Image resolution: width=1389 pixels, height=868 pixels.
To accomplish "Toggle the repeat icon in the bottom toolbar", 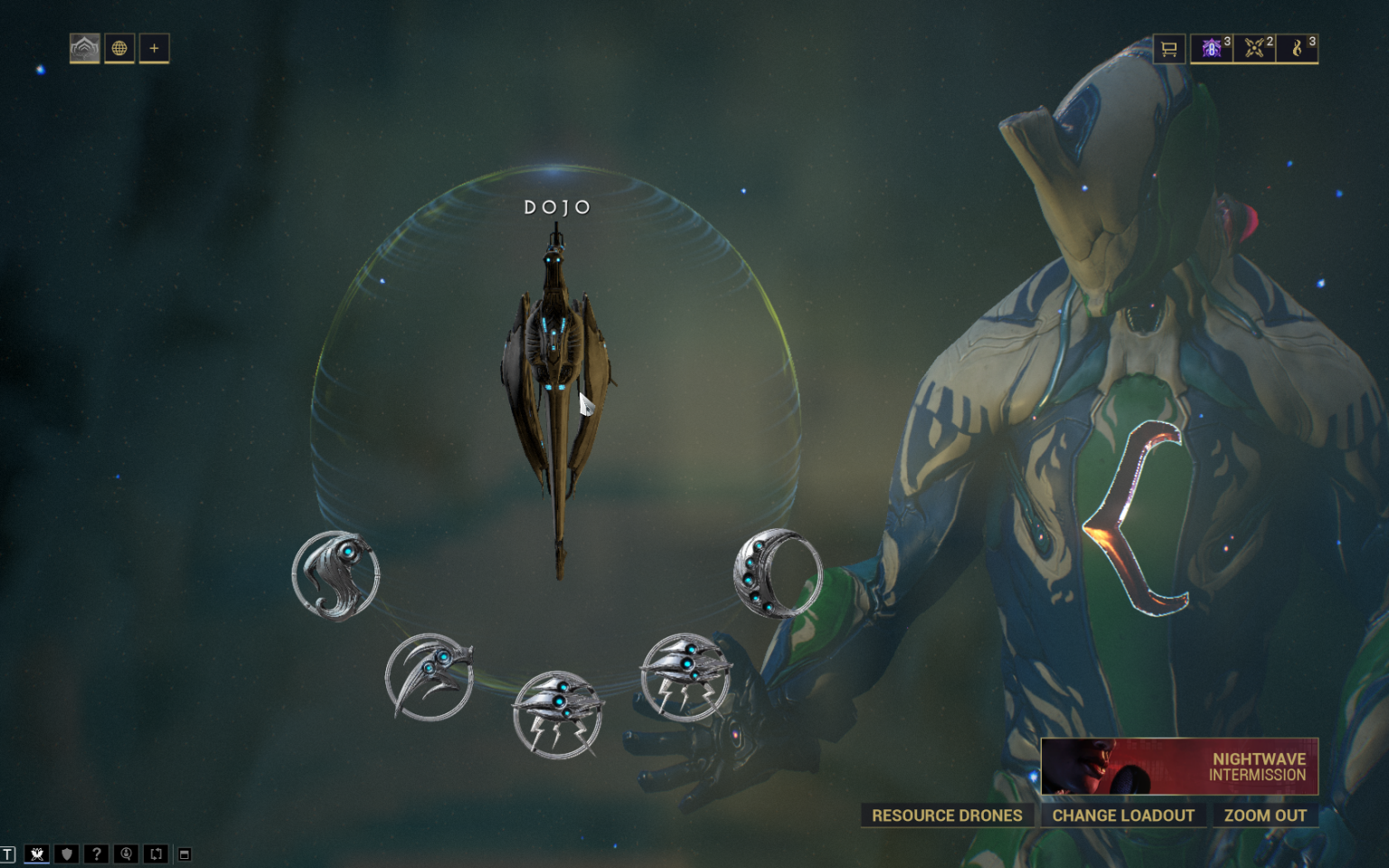I will (156, 853).
